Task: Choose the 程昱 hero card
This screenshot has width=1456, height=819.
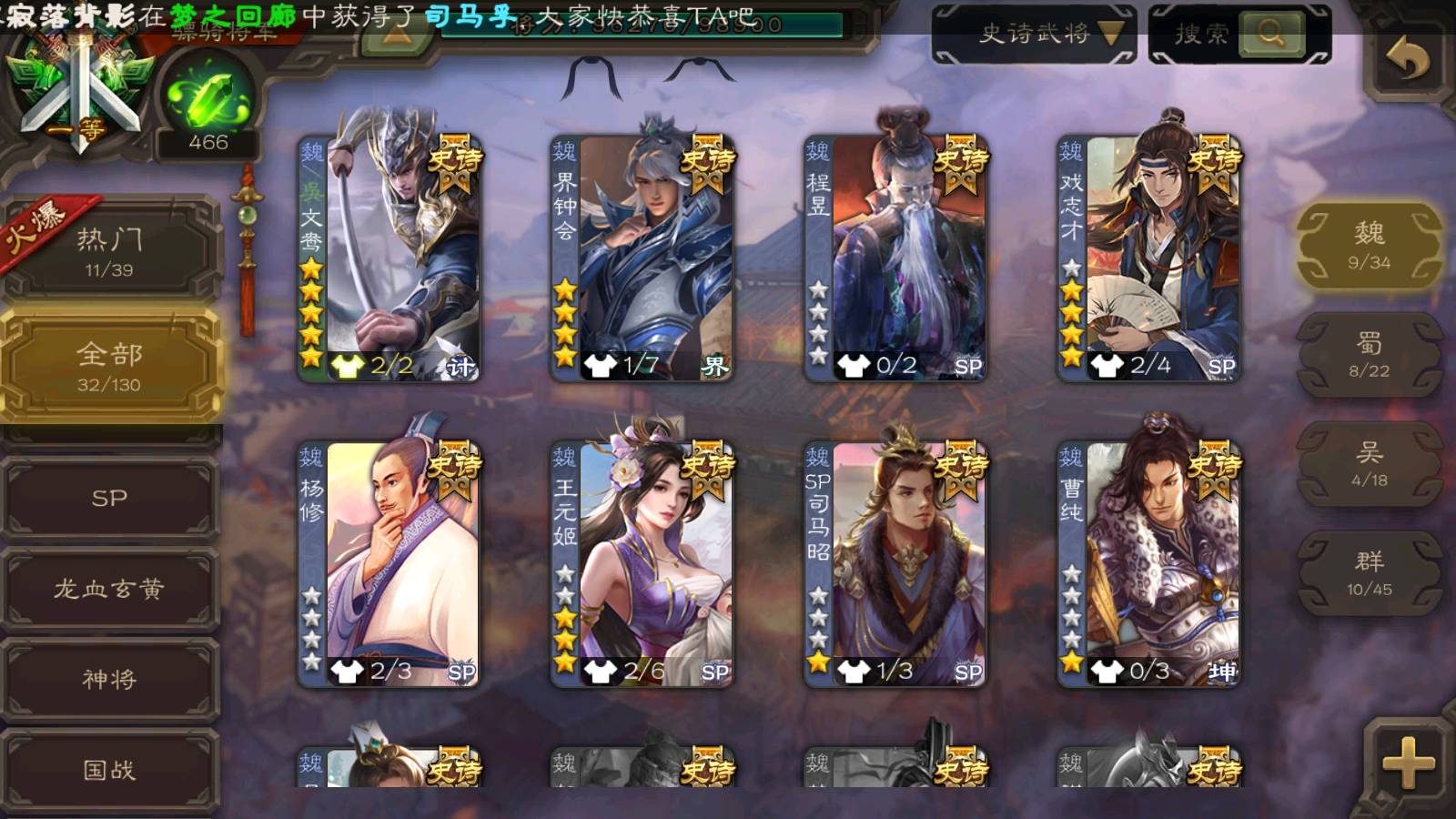Action: (x=895, y=258)
